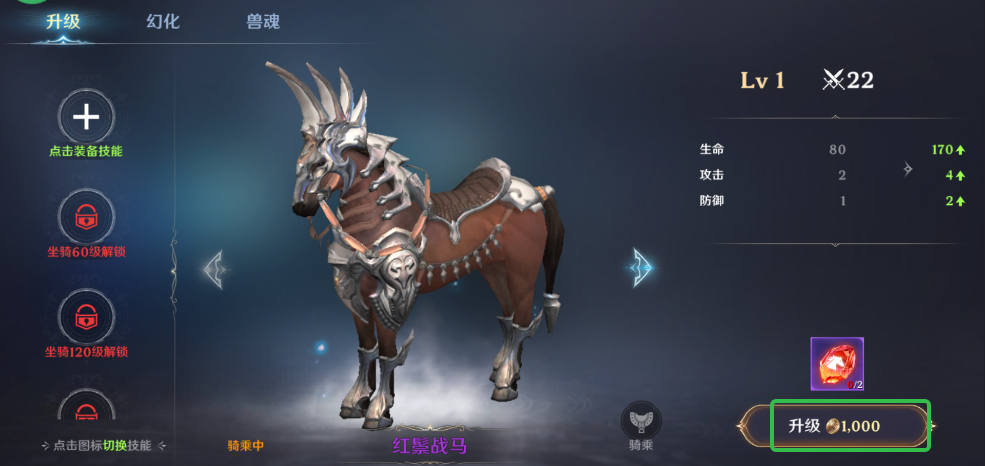This screenshot has height=466, width=985.
Task: Show the previous mount with left arrow
Action: click(214, 268)
